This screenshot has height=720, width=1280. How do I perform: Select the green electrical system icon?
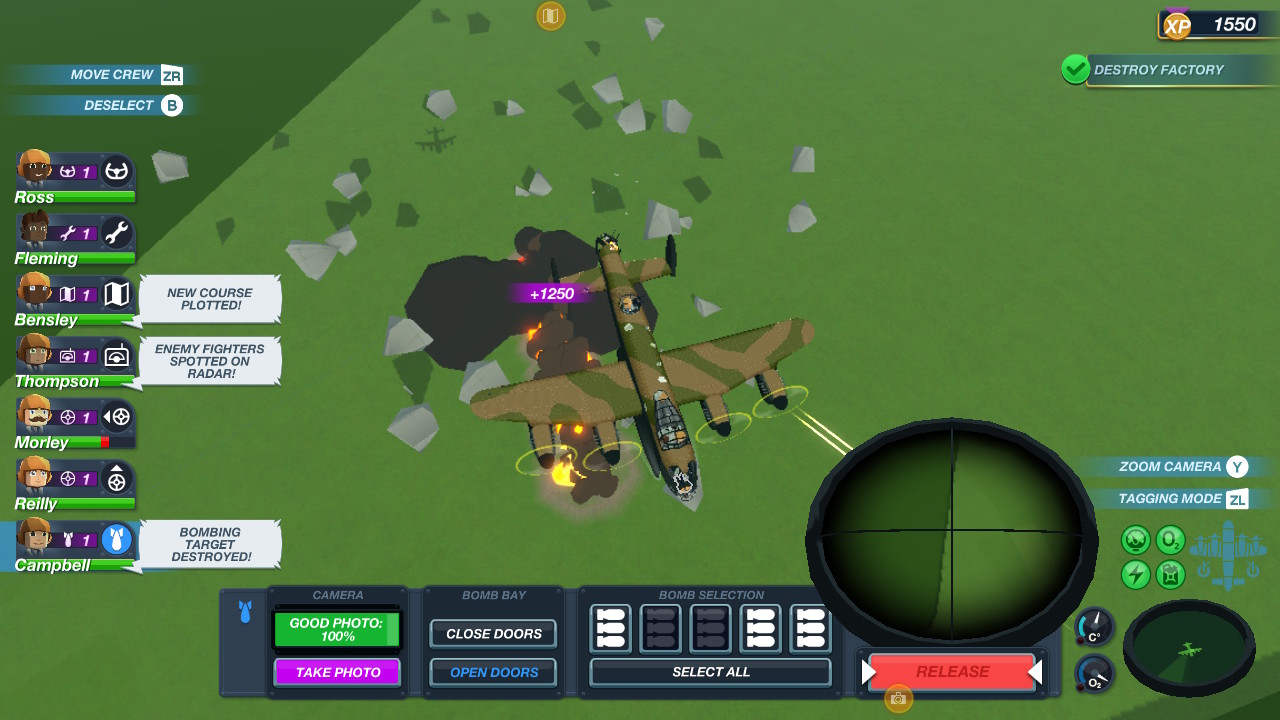pyautogui.click(x=1136, y=572)
